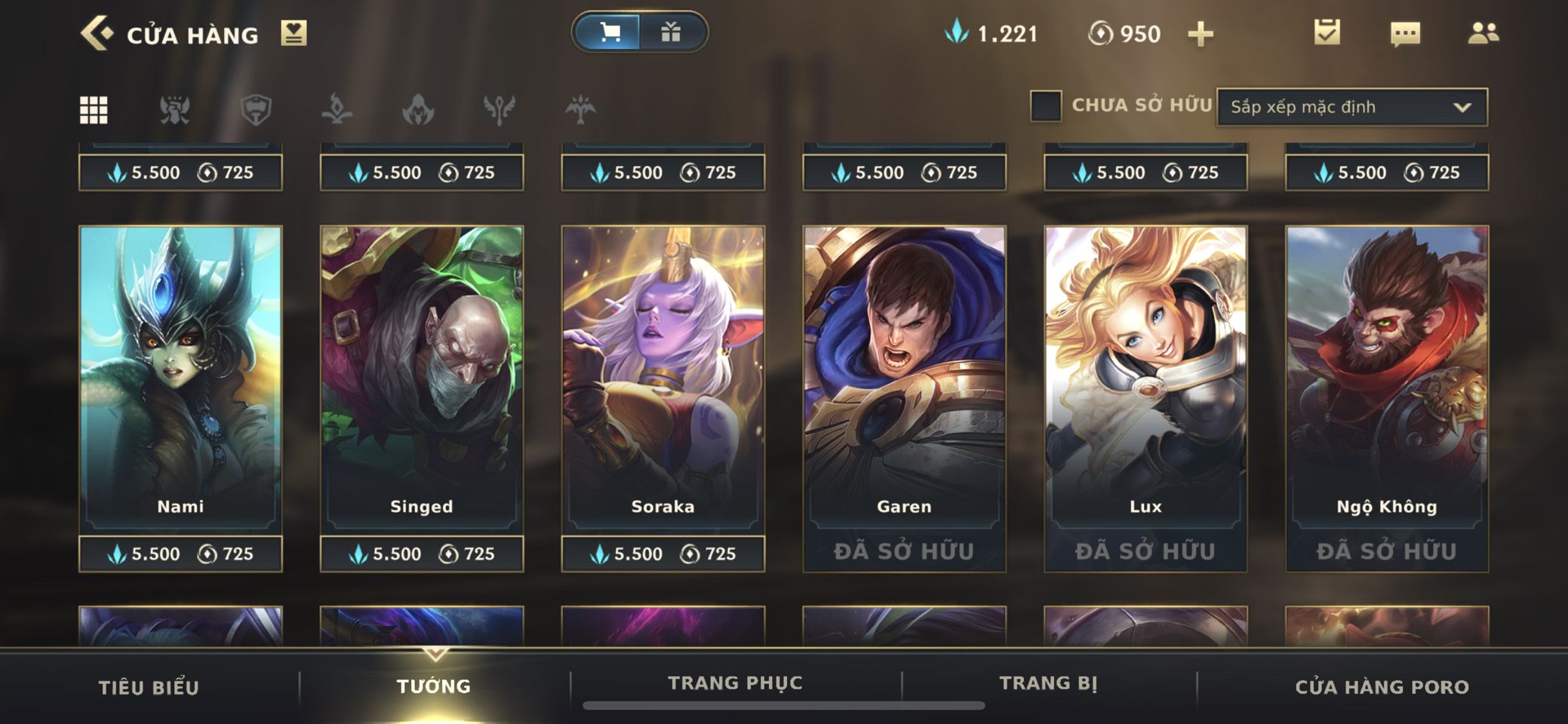Switch to the shopping cart view
The width and height of the screenshot is (1568, 724).
pyautogui.click(x=609, y=32)
